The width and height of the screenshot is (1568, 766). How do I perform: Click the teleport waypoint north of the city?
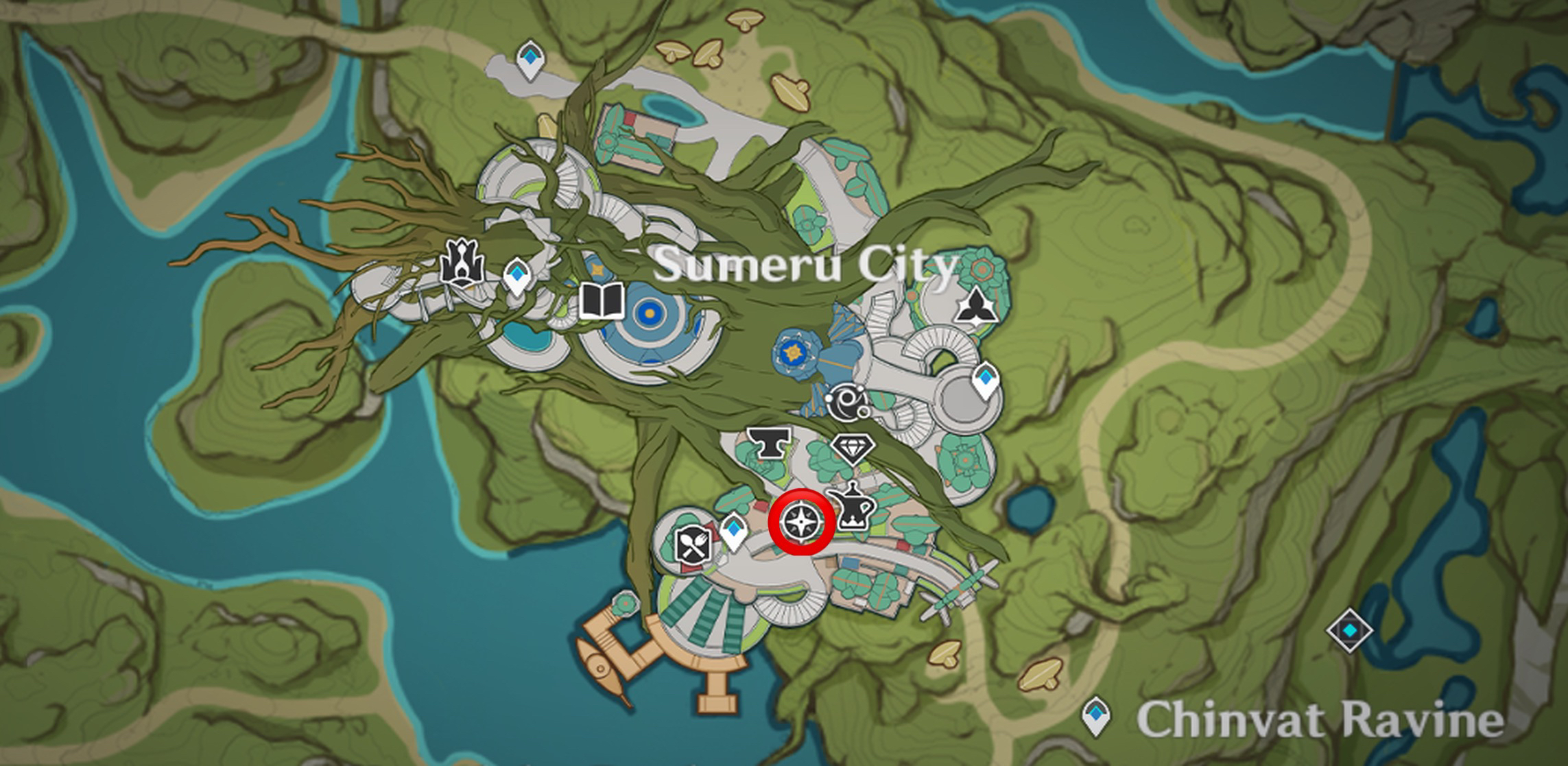point(529,59)
